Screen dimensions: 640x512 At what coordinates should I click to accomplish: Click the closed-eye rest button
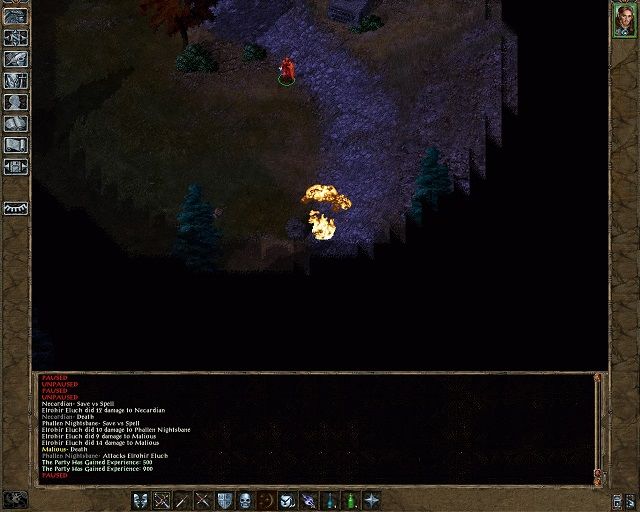click(16, 208)
